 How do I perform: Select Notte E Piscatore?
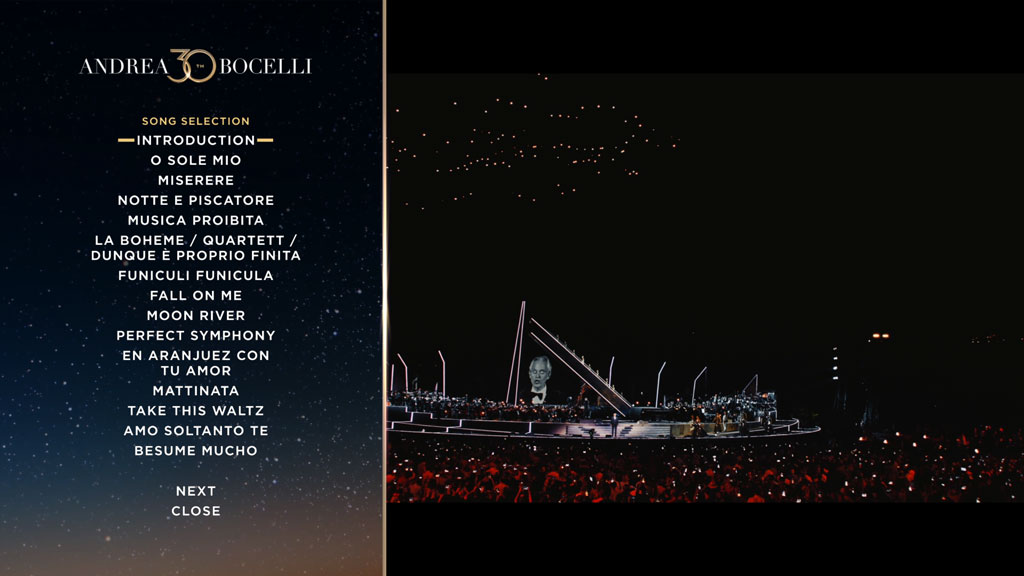coord(196,200)
